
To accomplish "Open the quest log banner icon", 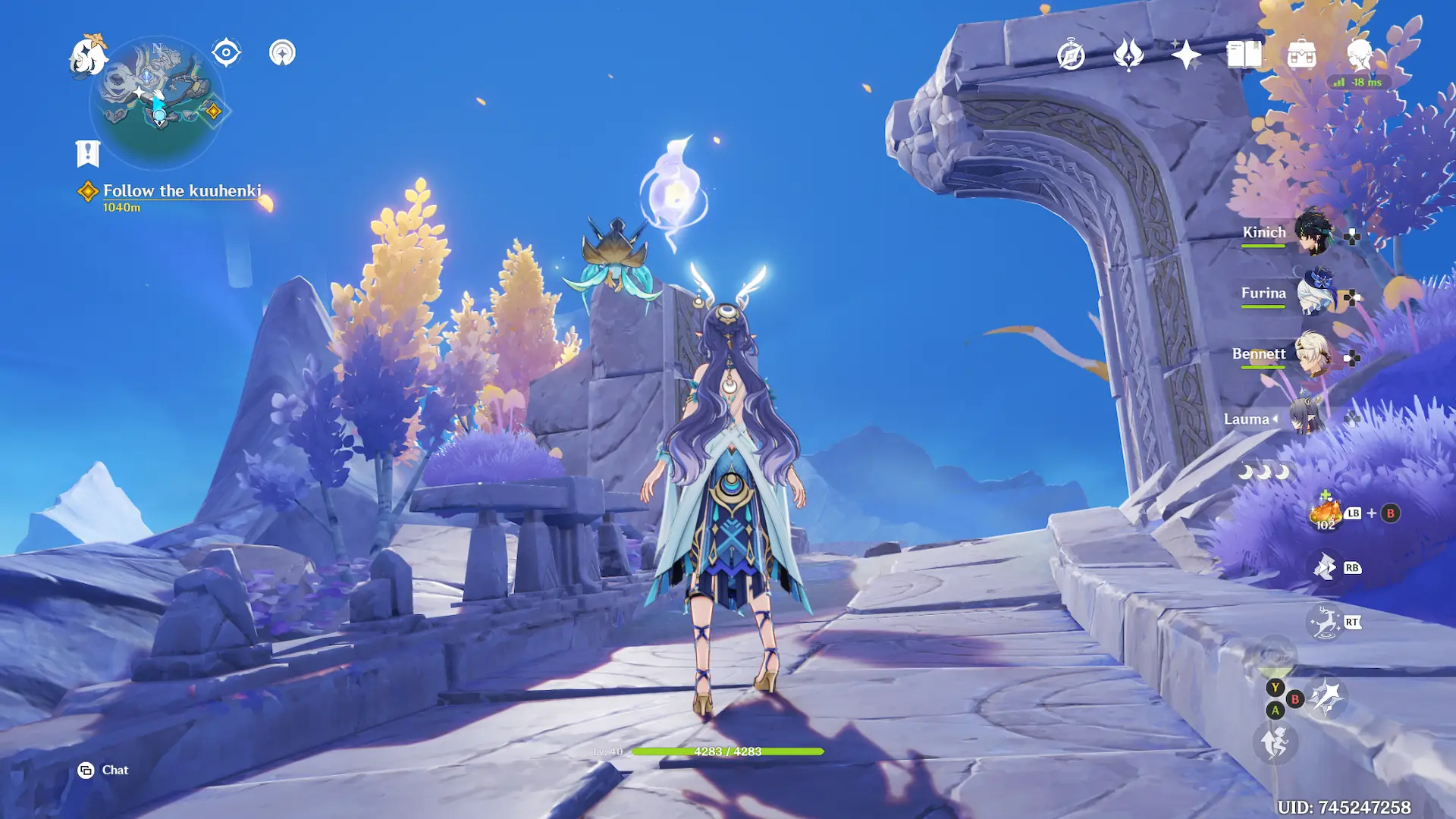I will coord(88,153).
